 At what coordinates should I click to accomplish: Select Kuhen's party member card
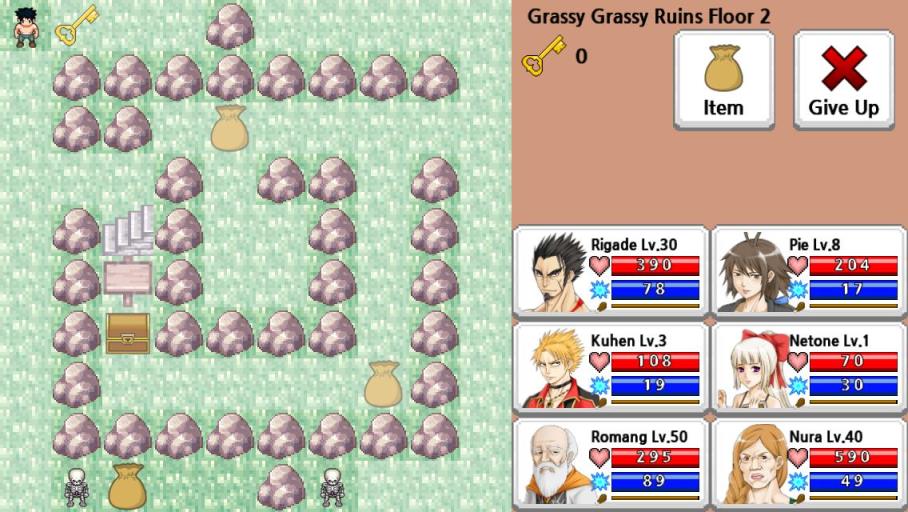[x=611, y=366]
